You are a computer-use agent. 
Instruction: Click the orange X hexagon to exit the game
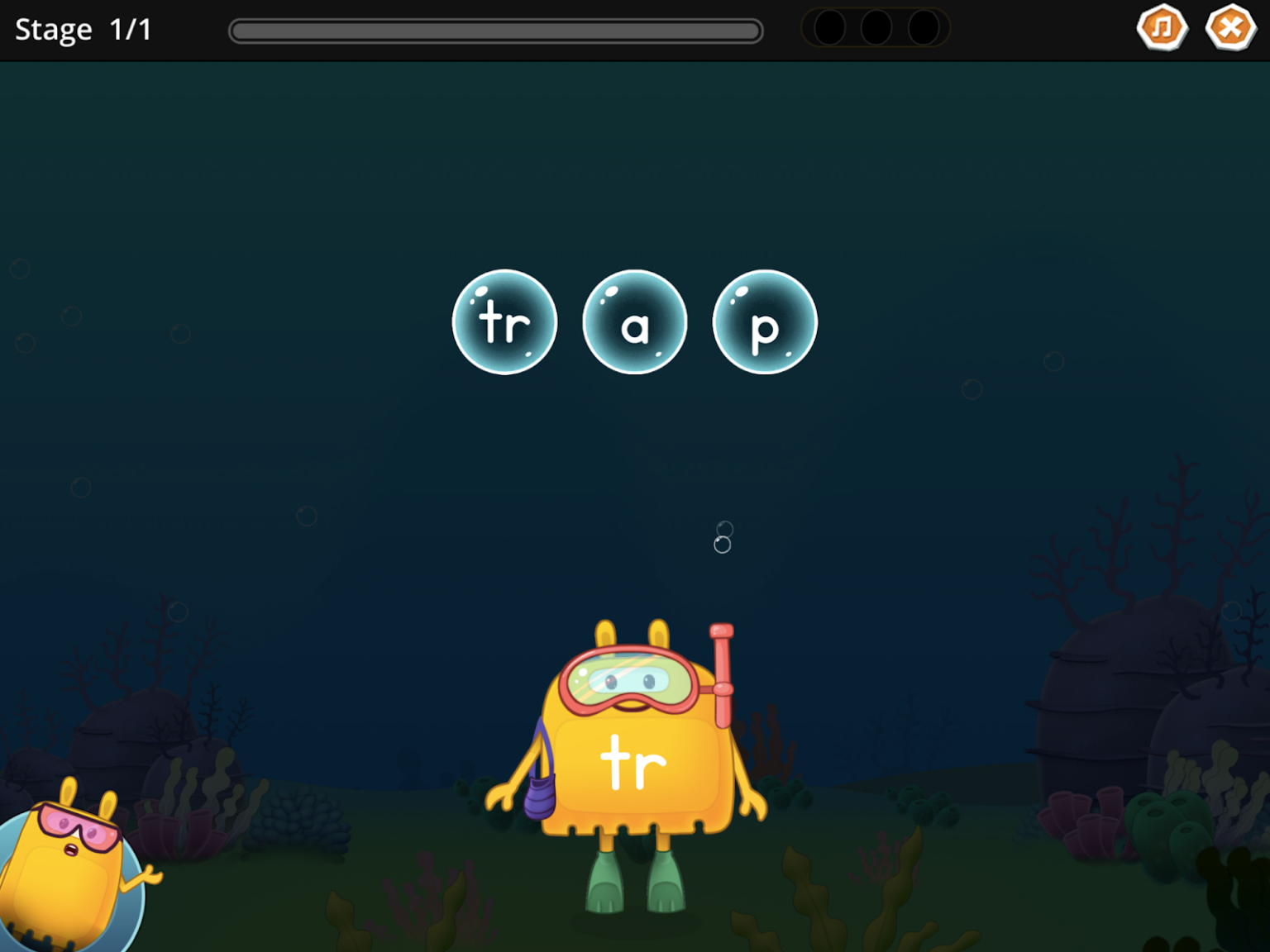1231,27
